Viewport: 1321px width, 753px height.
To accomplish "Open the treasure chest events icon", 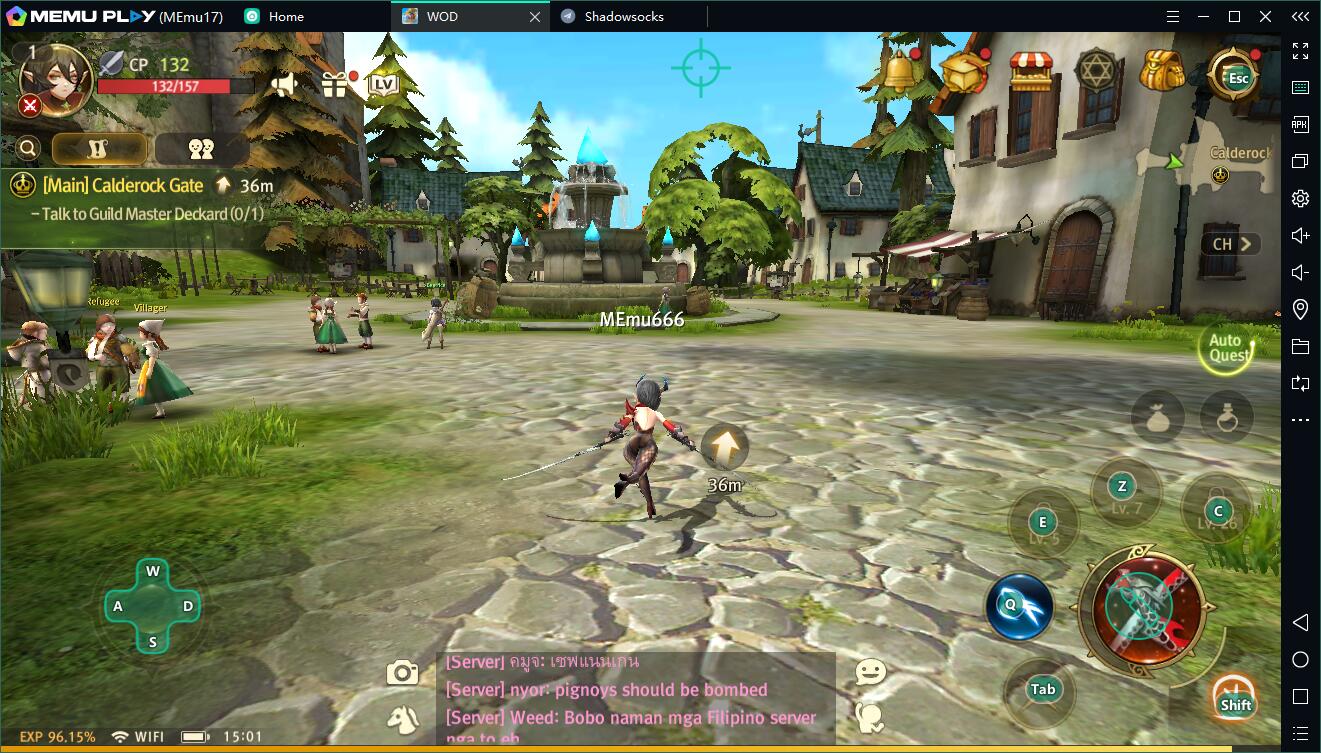I will click(x=964, y=71).
